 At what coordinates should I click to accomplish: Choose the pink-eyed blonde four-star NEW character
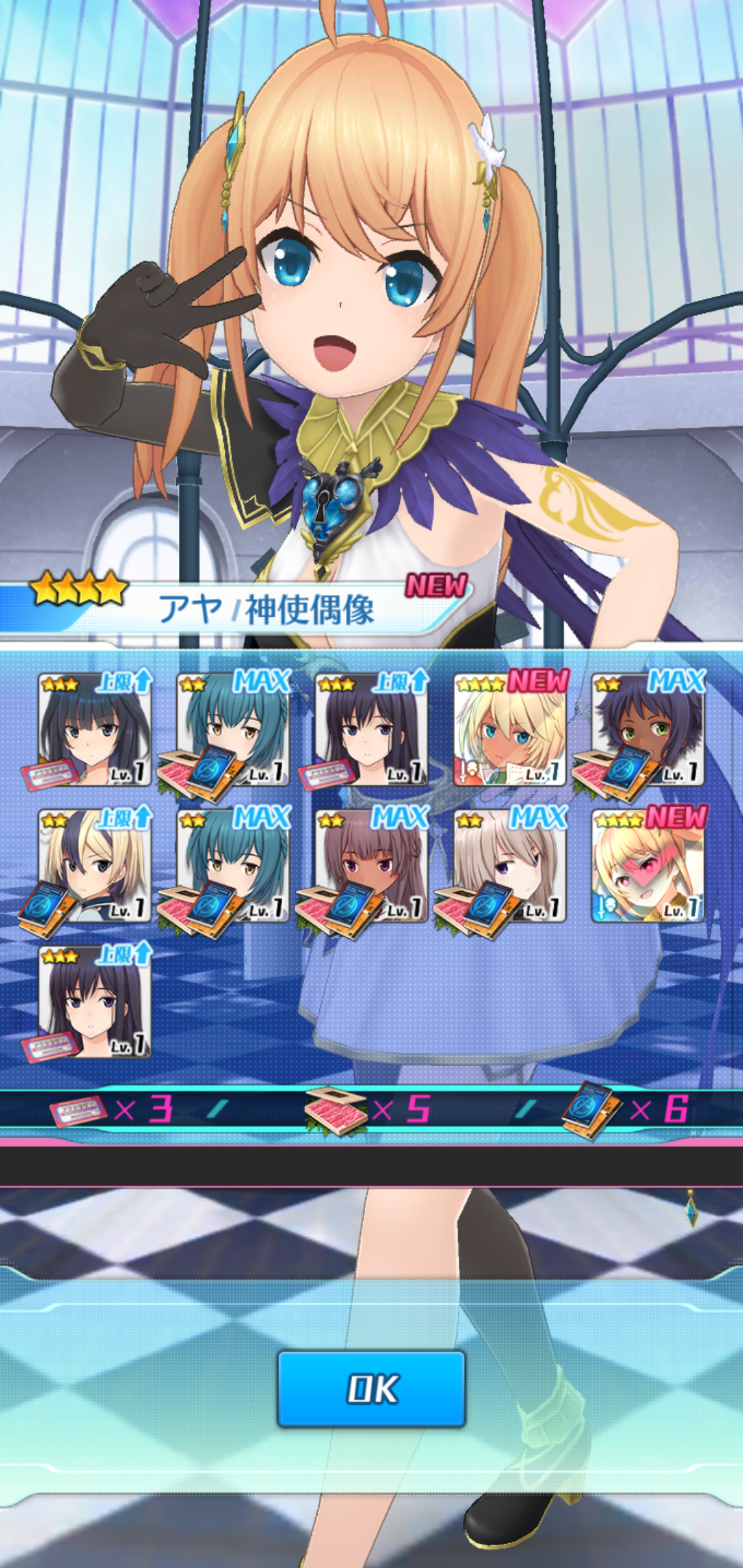648,865
